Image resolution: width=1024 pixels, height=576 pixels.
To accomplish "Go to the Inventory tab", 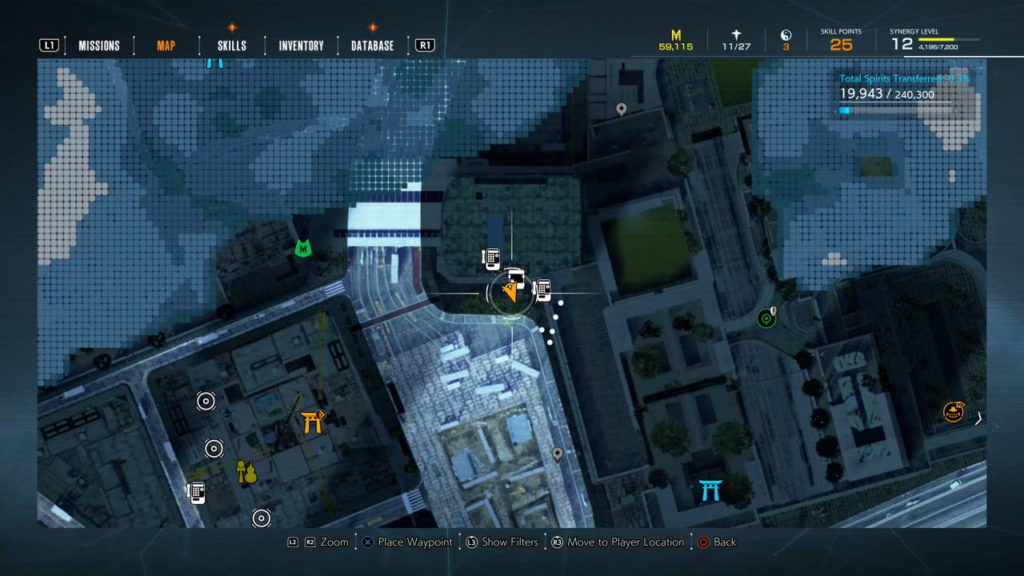I will click(x=301, y=45).
